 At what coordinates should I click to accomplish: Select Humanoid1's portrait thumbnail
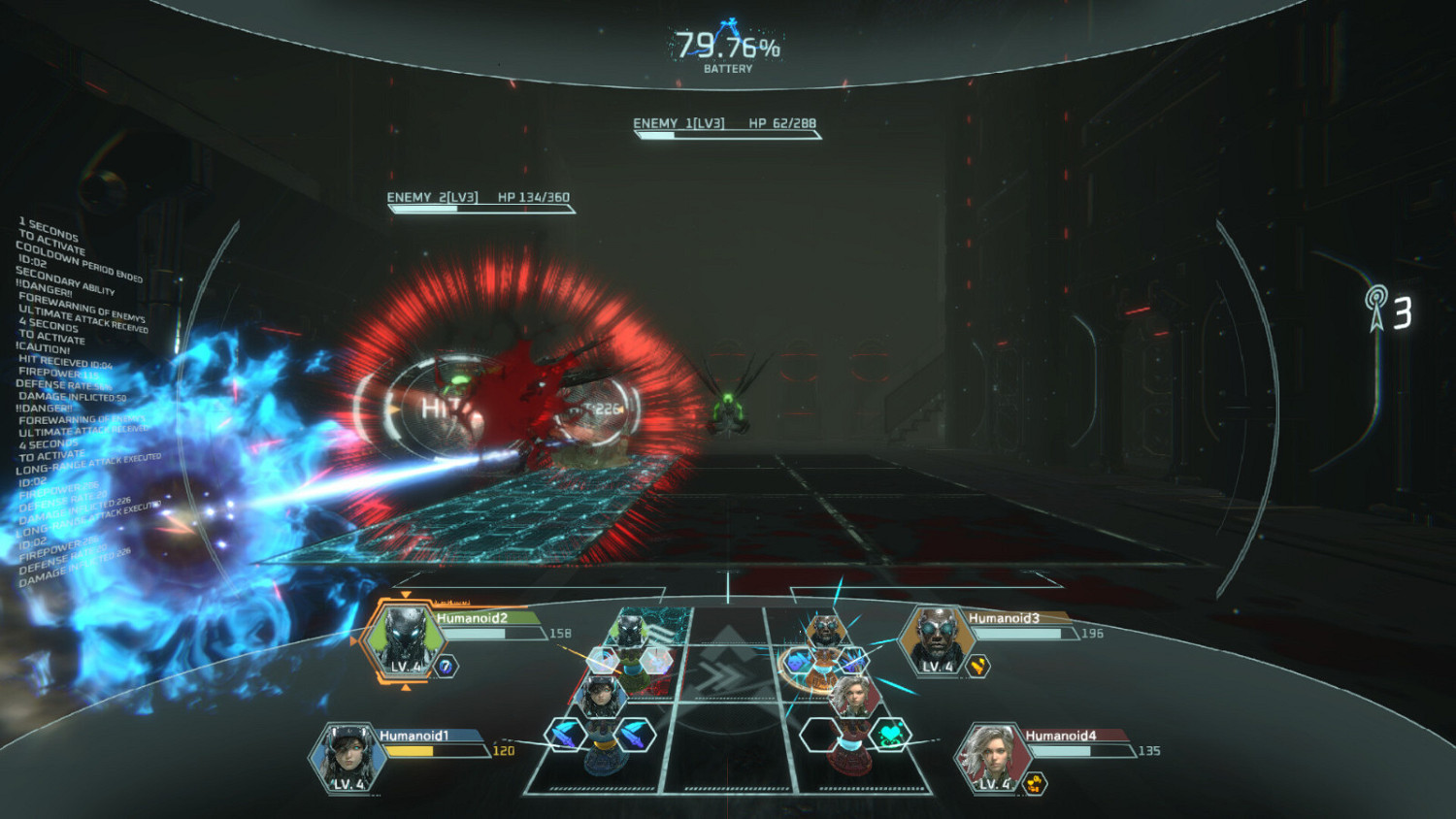pyautogui.click(x=347, y=758)
